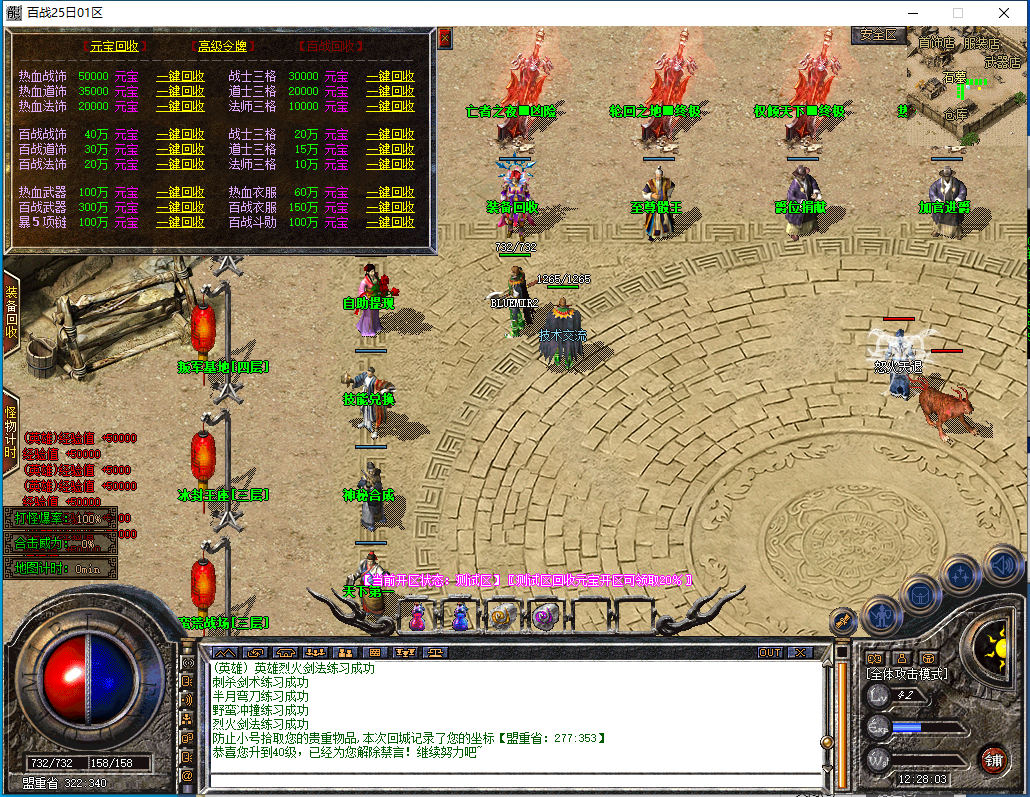Open the 装备回收 side tab
Image resolution: width=1030 pixels, height=797 pixels.
11,313
